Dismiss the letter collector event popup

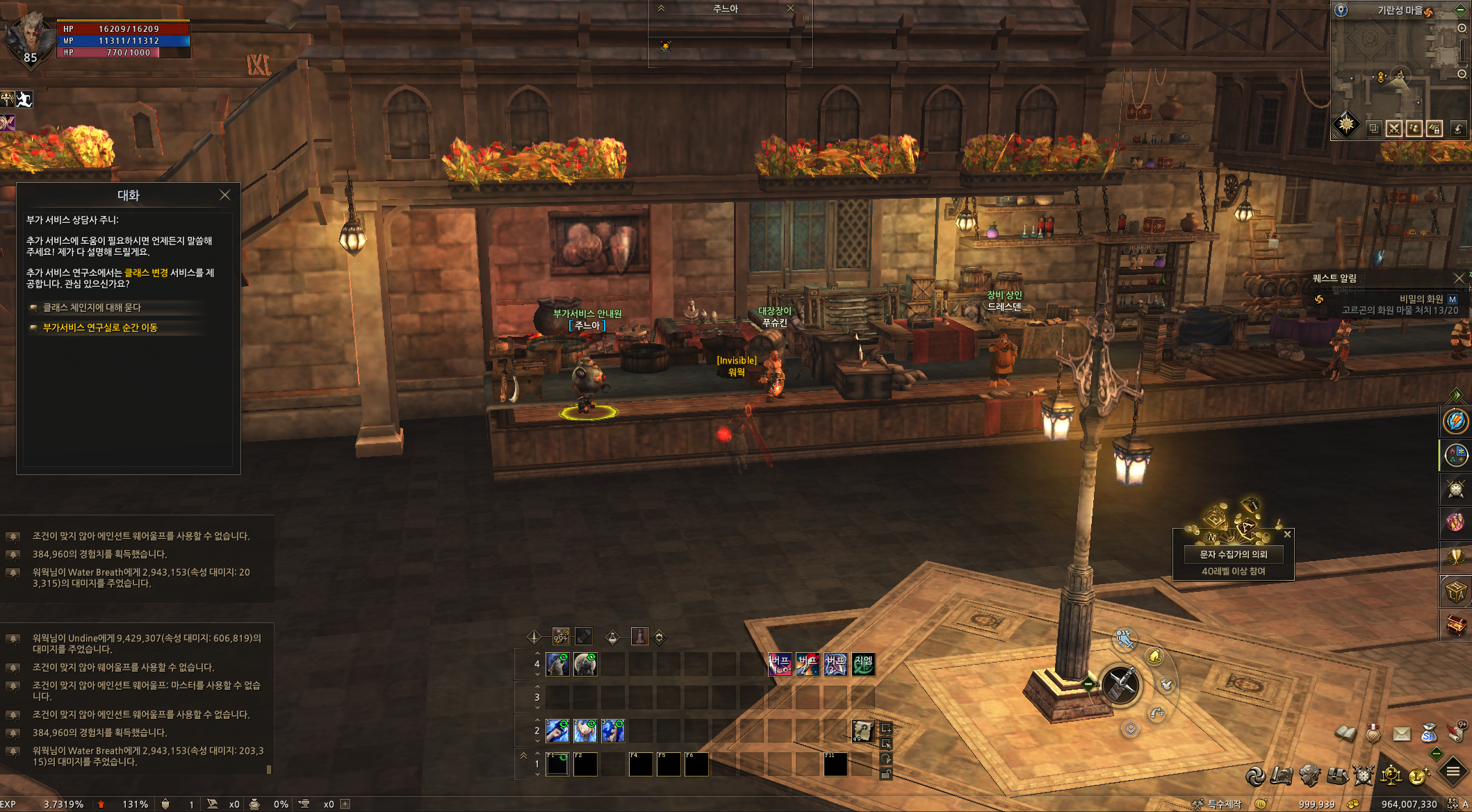pos(1287,534)
